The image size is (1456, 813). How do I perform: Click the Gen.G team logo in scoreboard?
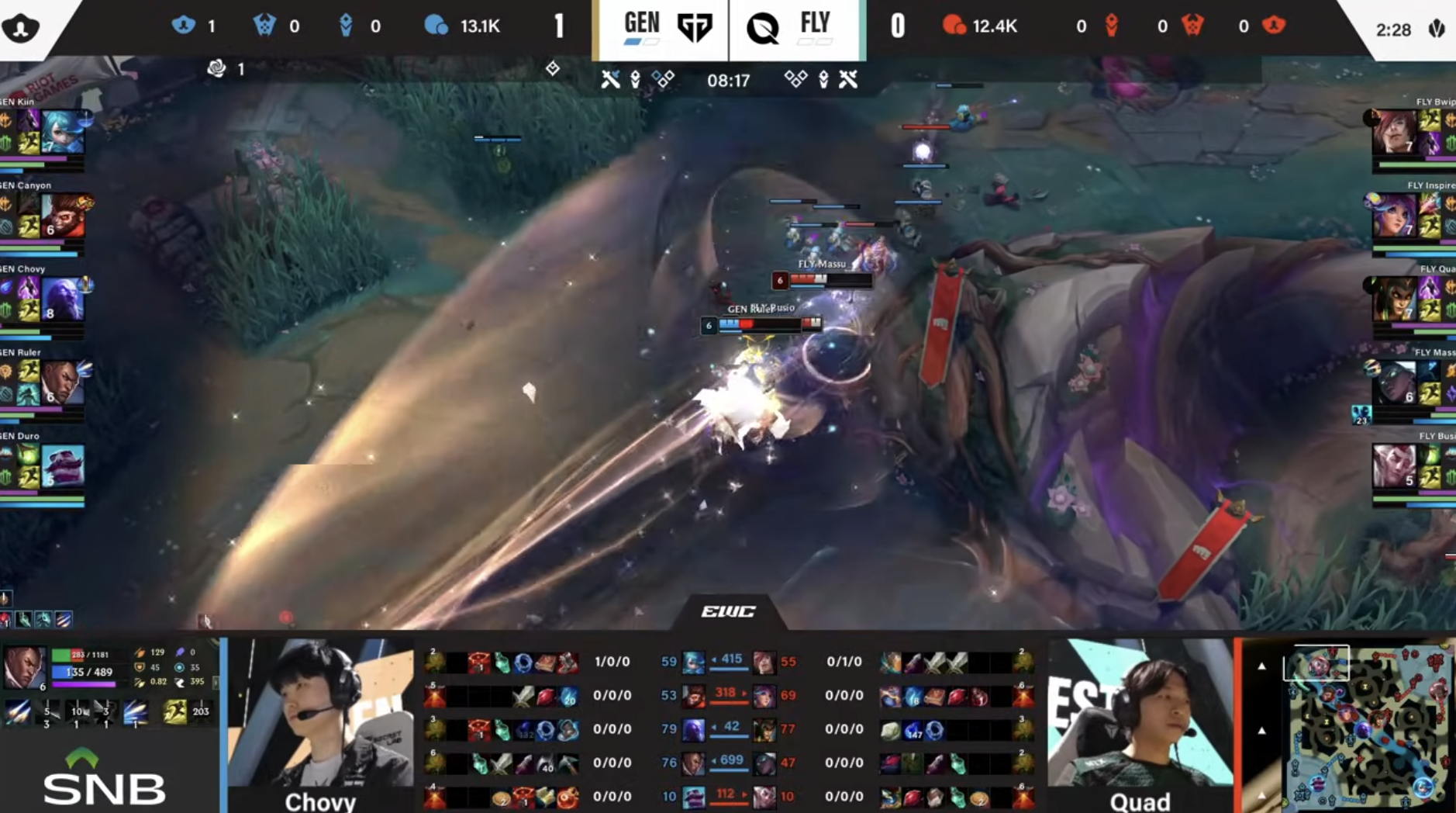[x=695, y=25]
